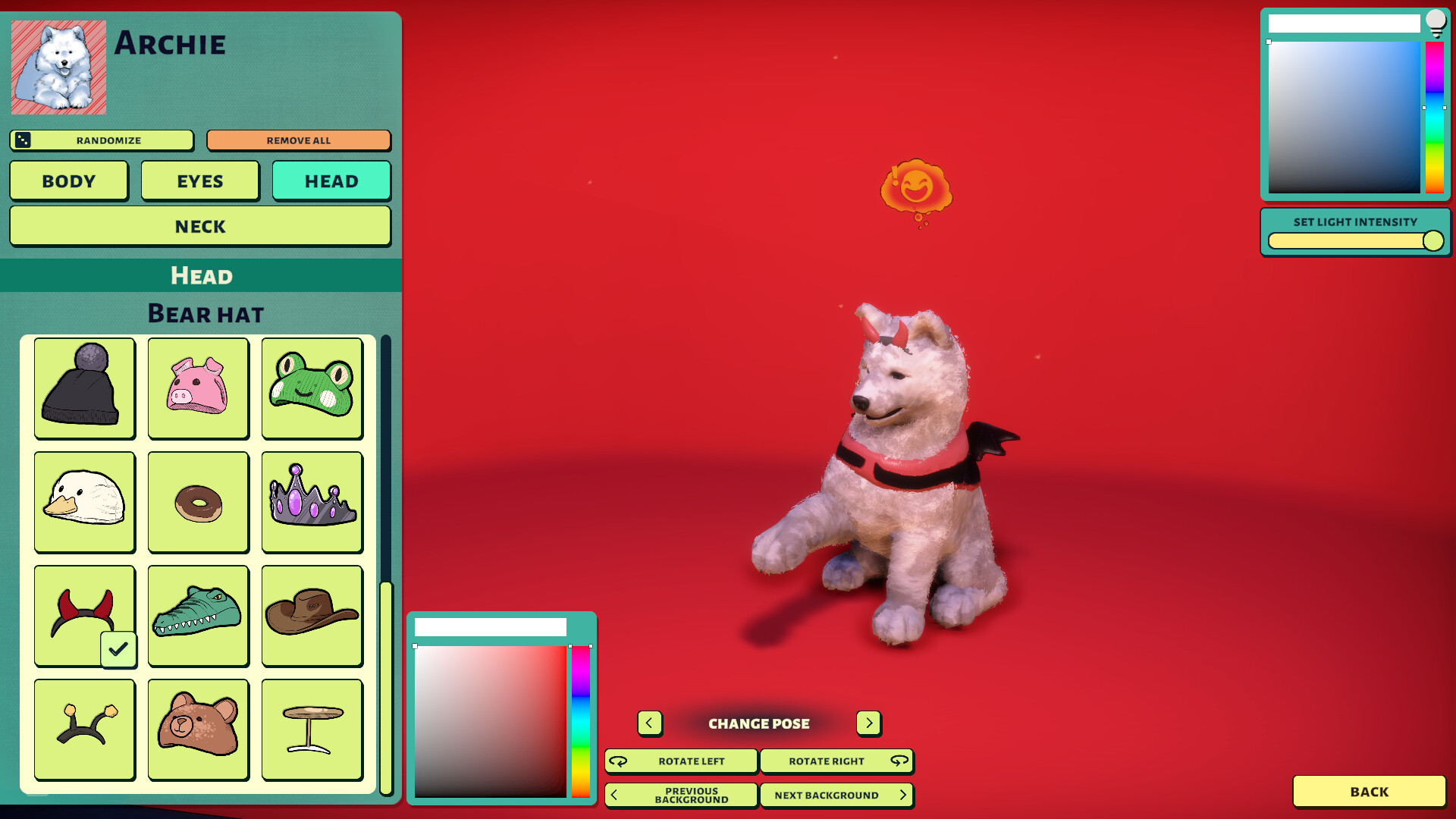Equip the purple crown
1456x819 pixels.
click(312, 503)
